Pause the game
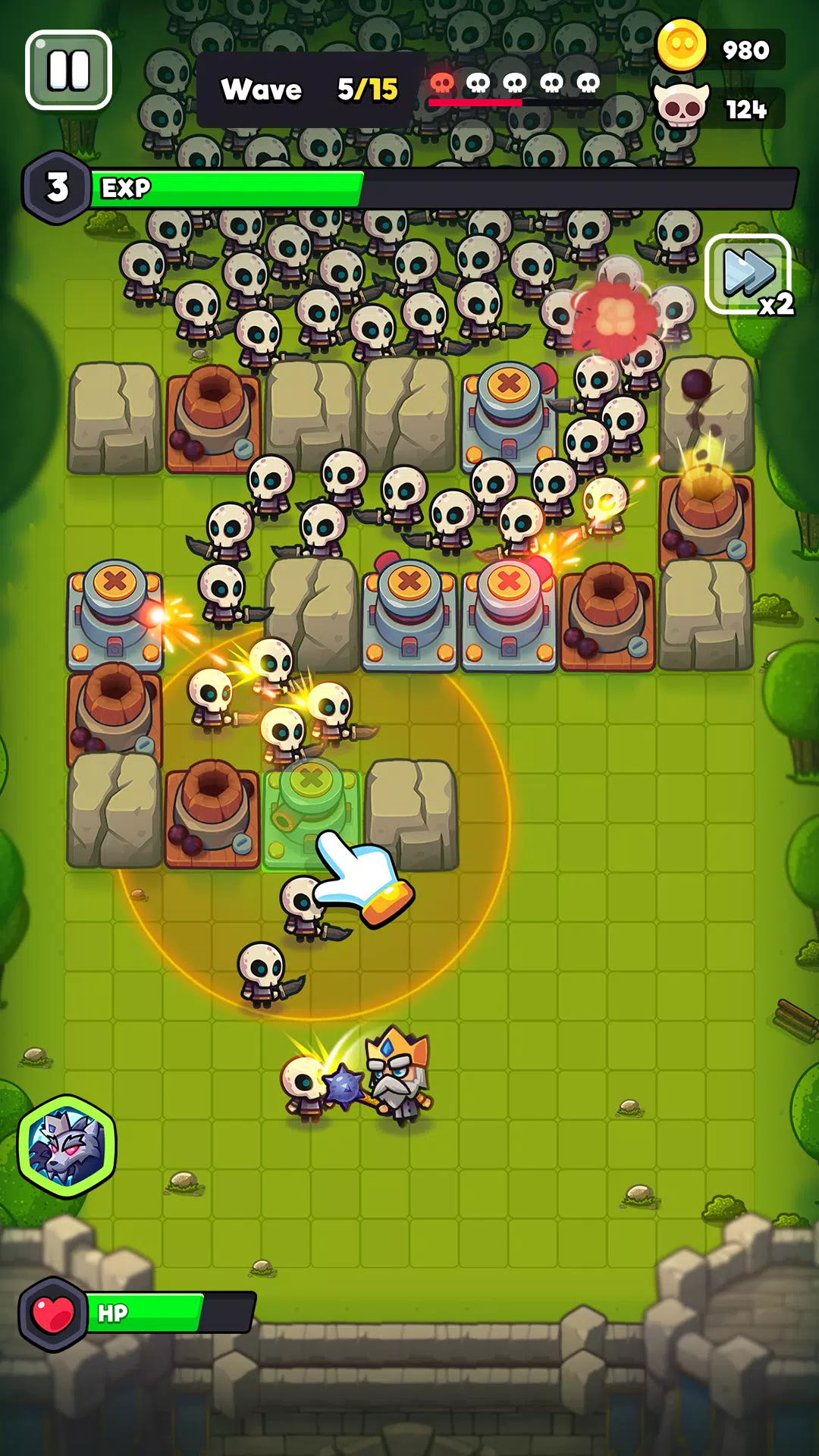The width and height of the screenshot is (819, 1456). pyautogui.click(x=68, y=71)
